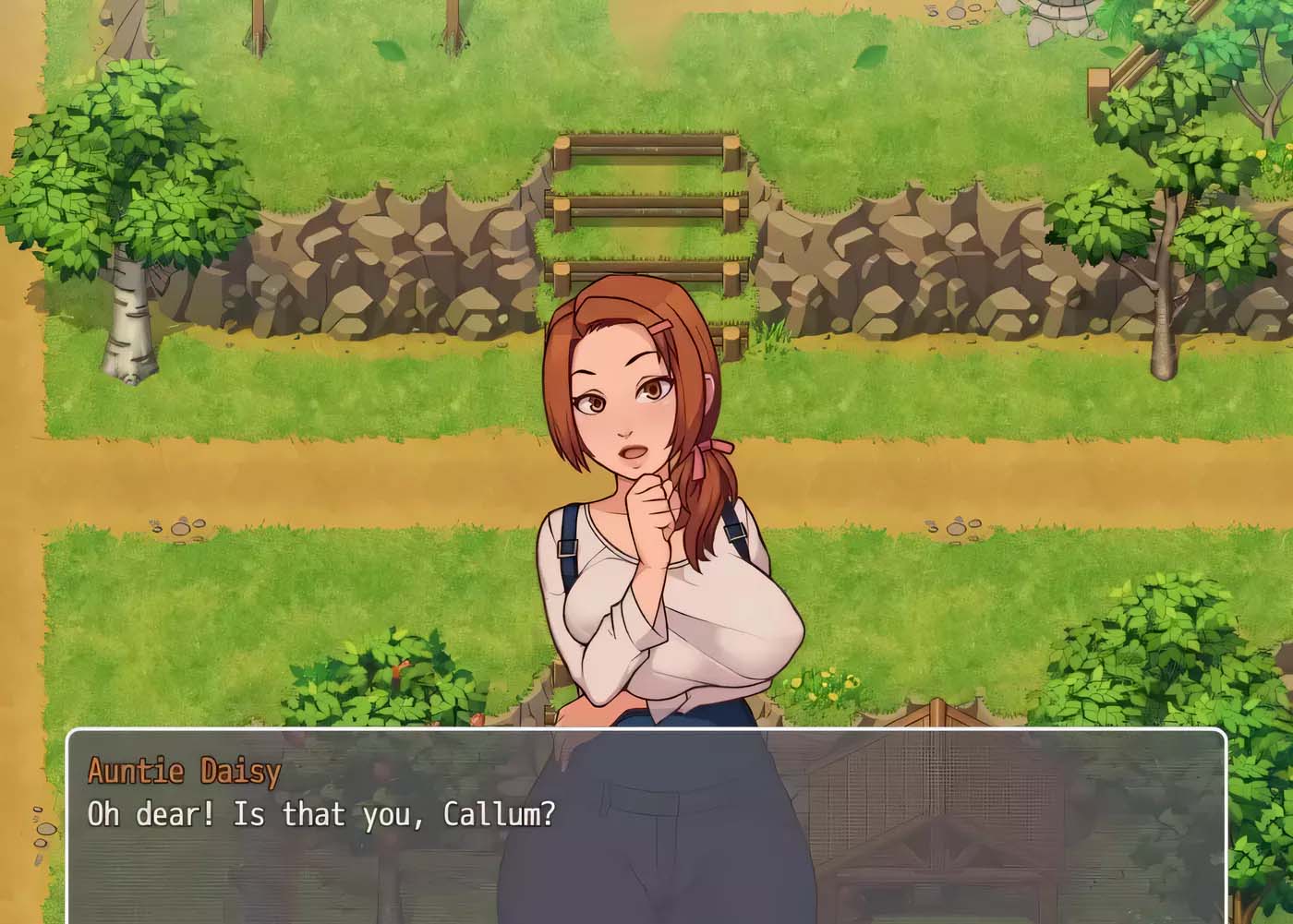
Task: Click the pebbles on the grass at mid-left
Action: pyautogui.click(x=181, y=528)
